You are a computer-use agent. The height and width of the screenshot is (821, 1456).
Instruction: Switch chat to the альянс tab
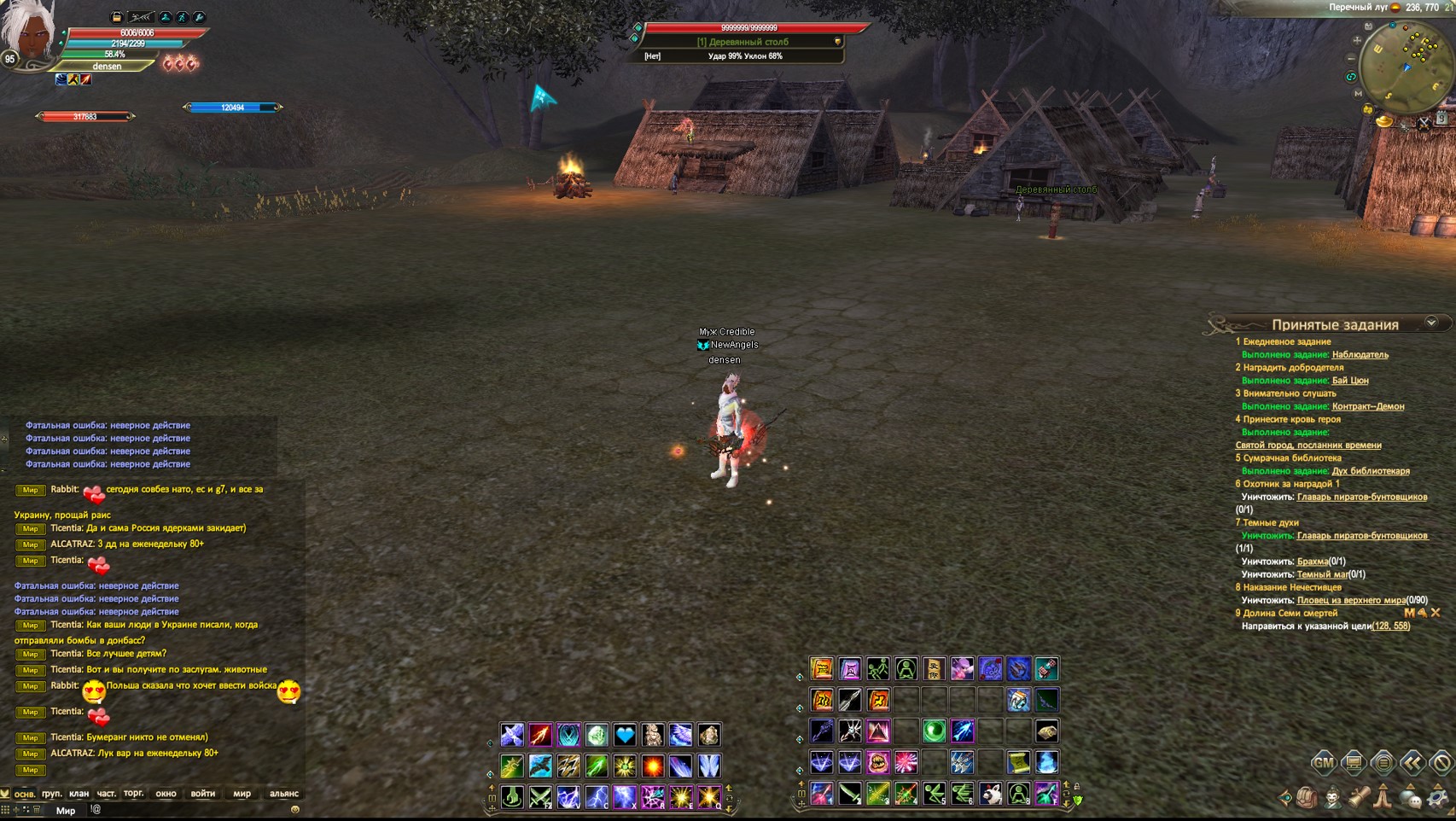point(284,794)
